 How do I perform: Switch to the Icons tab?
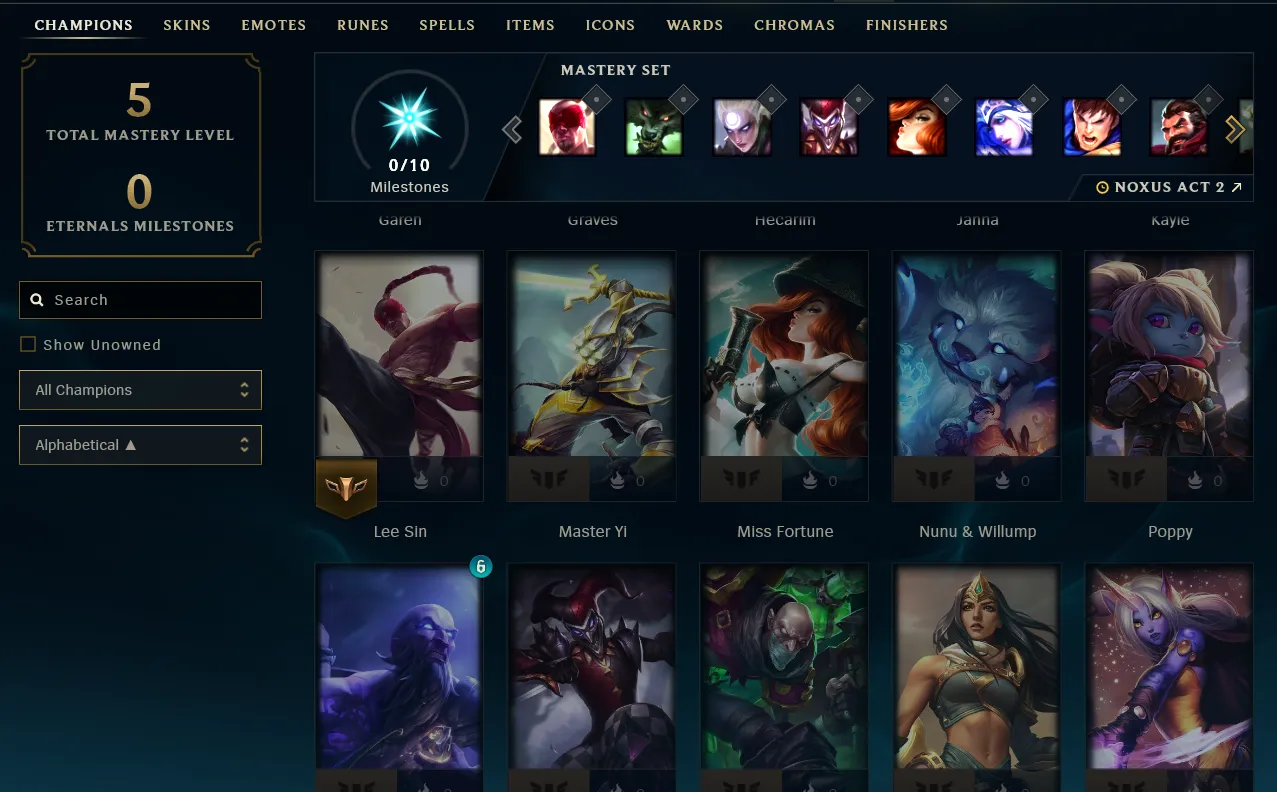610,25
